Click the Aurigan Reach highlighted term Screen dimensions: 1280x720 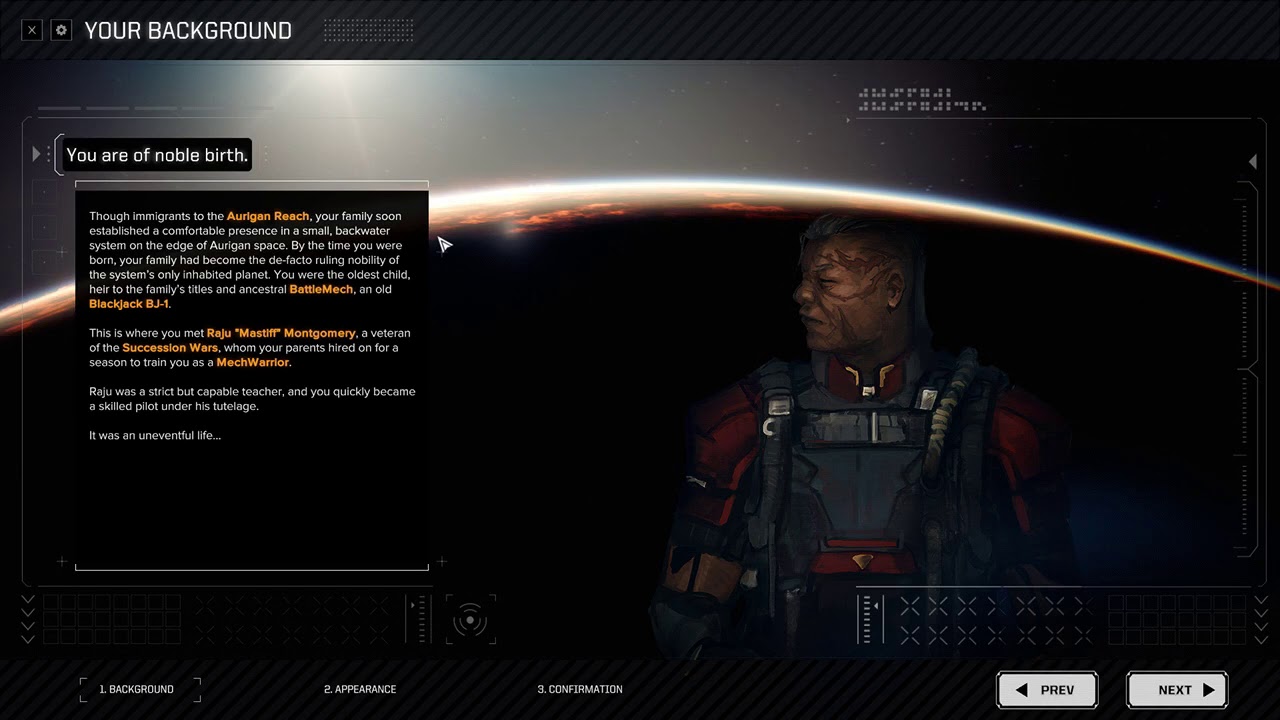268,216
